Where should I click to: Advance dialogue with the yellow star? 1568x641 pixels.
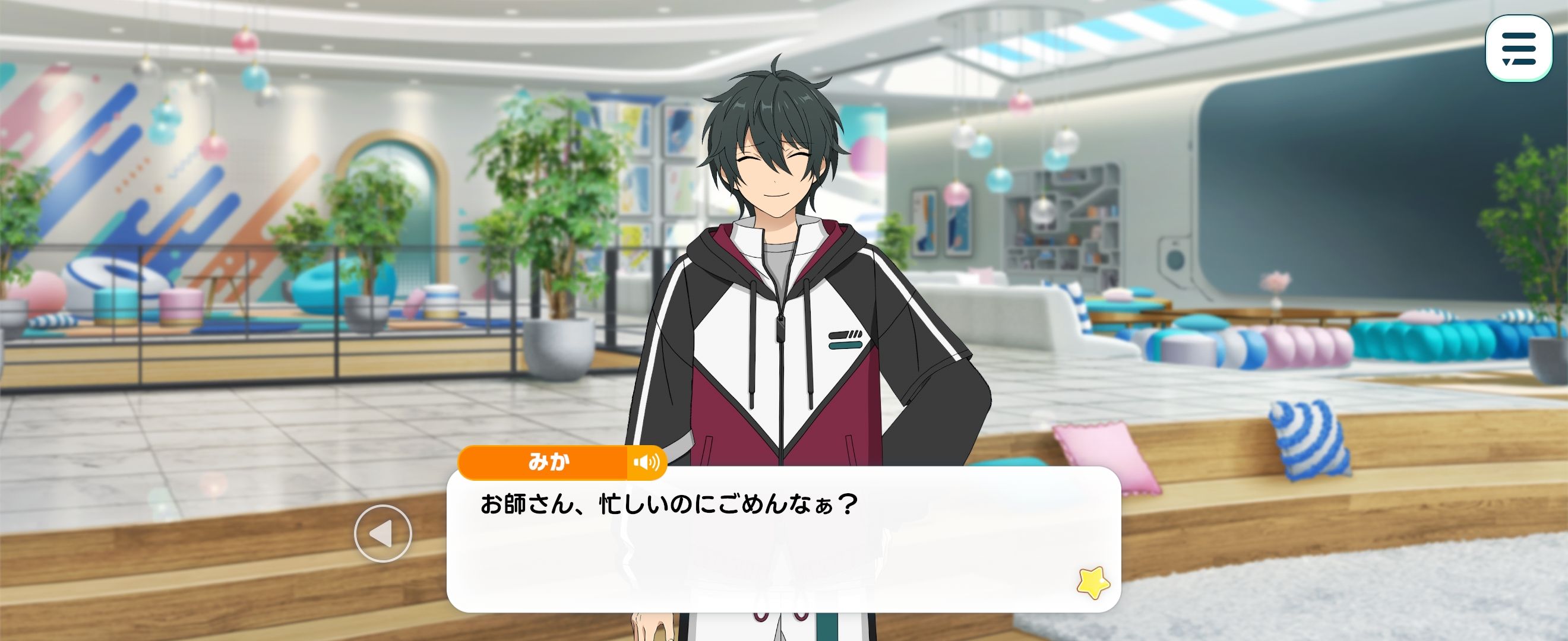tap(1093, 583)
